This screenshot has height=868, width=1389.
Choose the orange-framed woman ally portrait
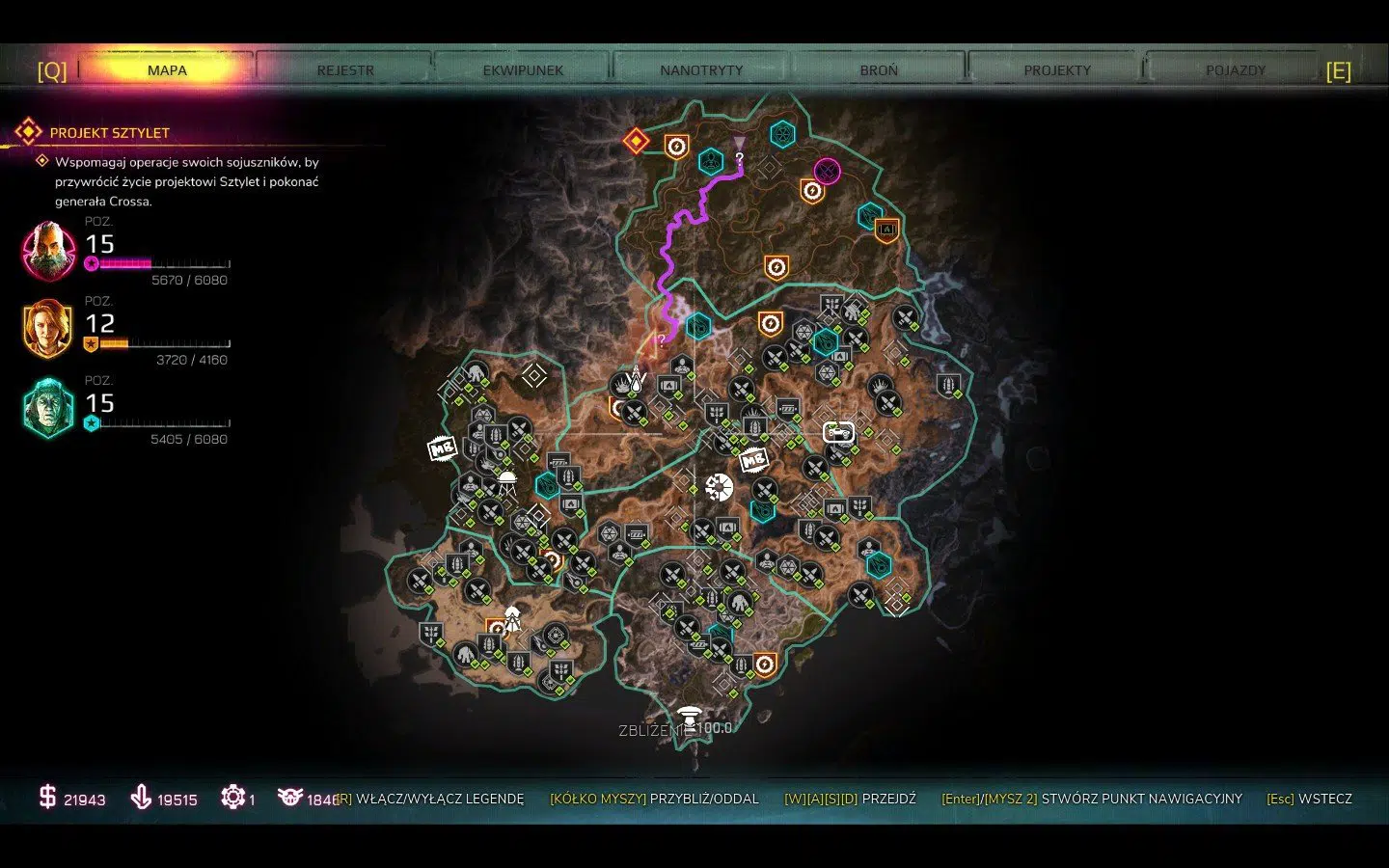click(48, 329)
